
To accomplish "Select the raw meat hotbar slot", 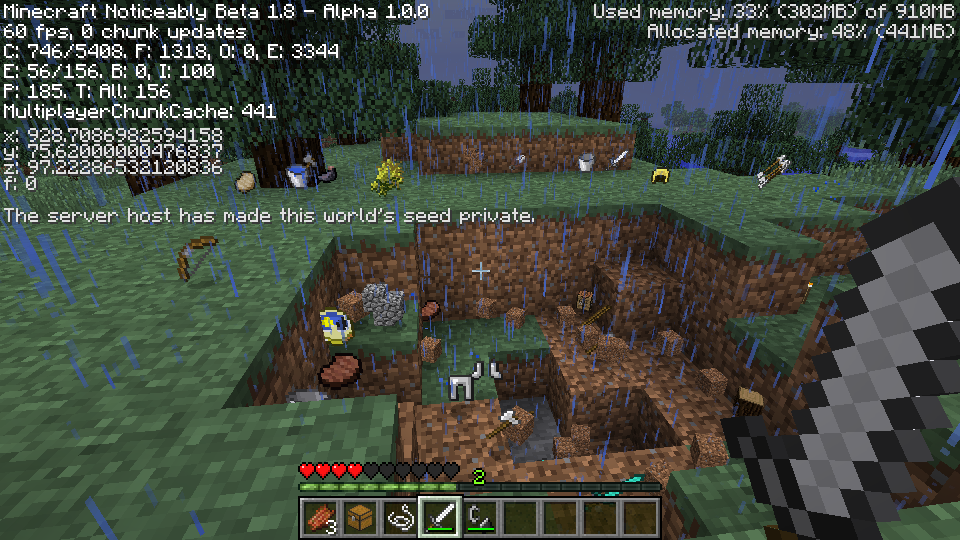I will pyautogui.click(x=320, y=517).
